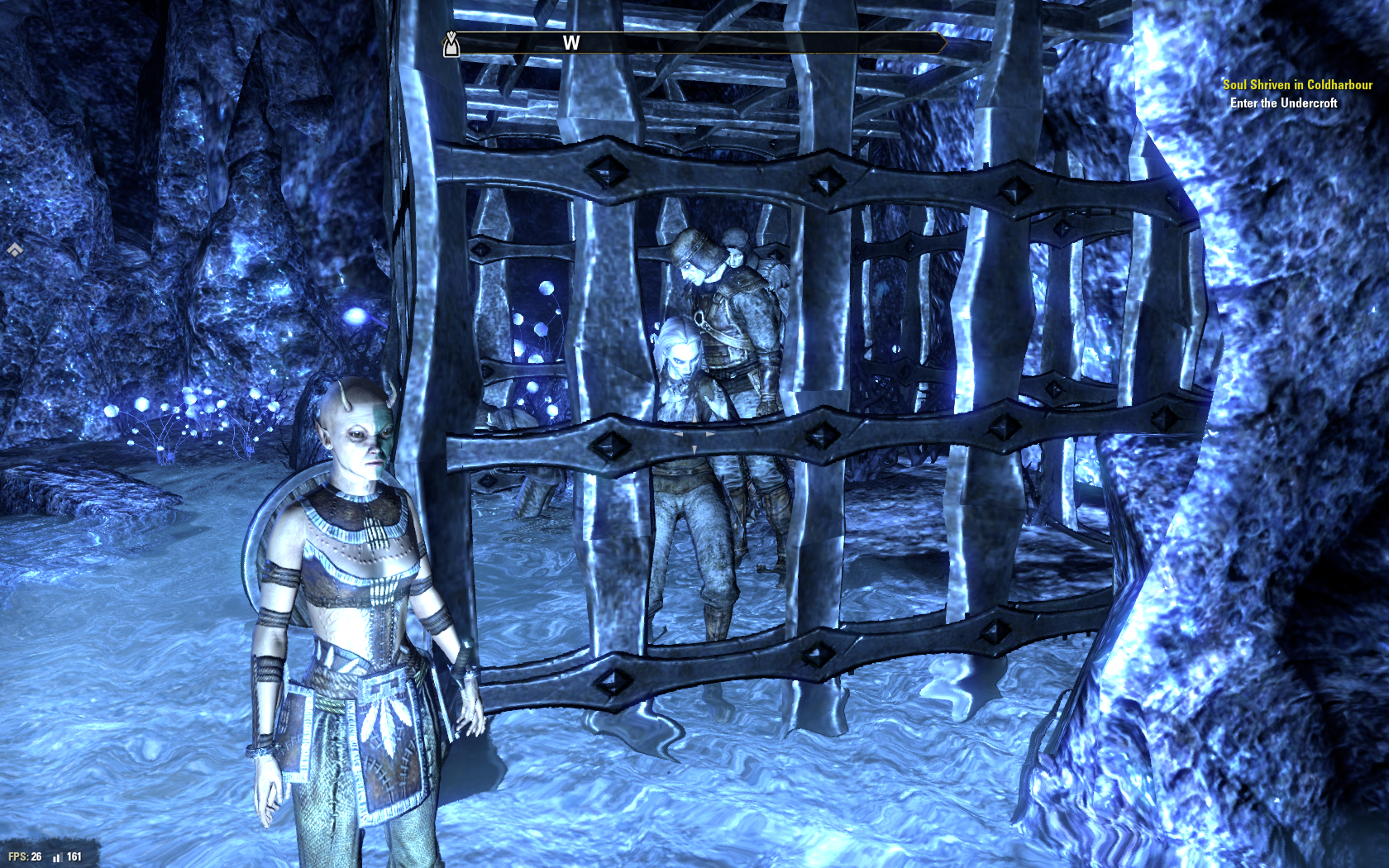Select the Soul Shriven in Coldharbour quest title

[x=1296, y=84]
